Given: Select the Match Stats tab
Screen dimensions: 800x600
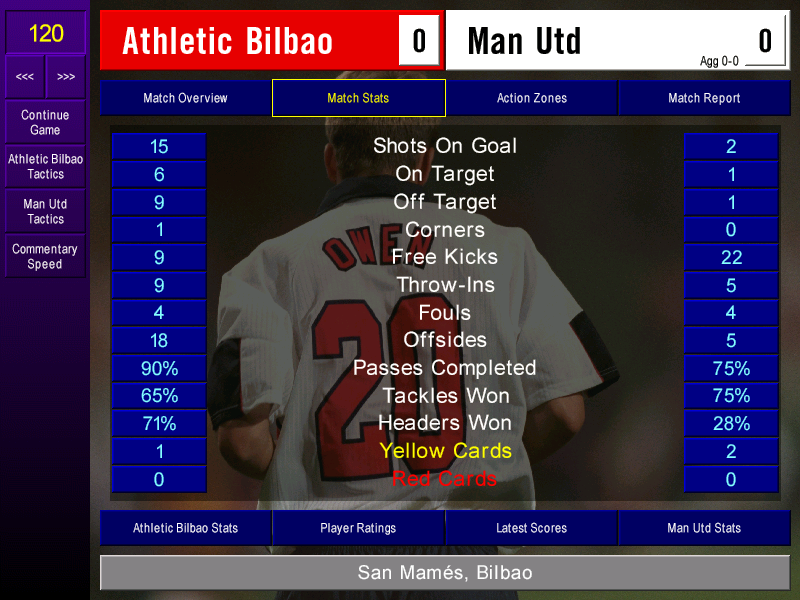Looking at the screenshot, I should (358, 98).
